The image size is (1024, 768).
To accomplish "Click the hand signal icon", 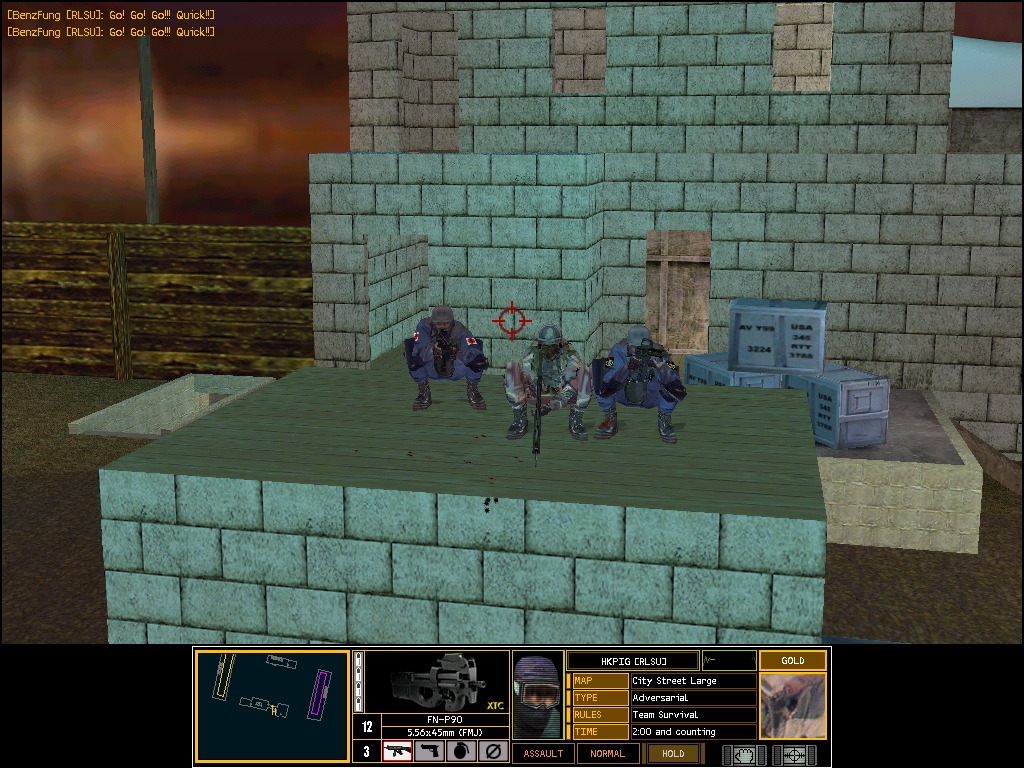I will 744,754.
